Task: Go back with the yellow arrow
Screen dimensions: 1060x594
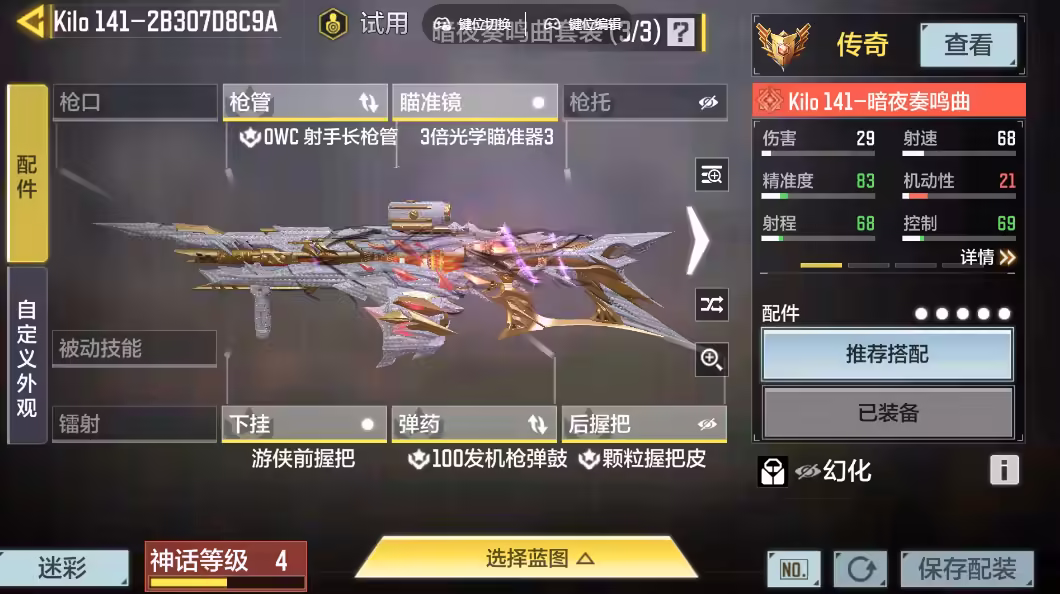Action: point(30,21)
